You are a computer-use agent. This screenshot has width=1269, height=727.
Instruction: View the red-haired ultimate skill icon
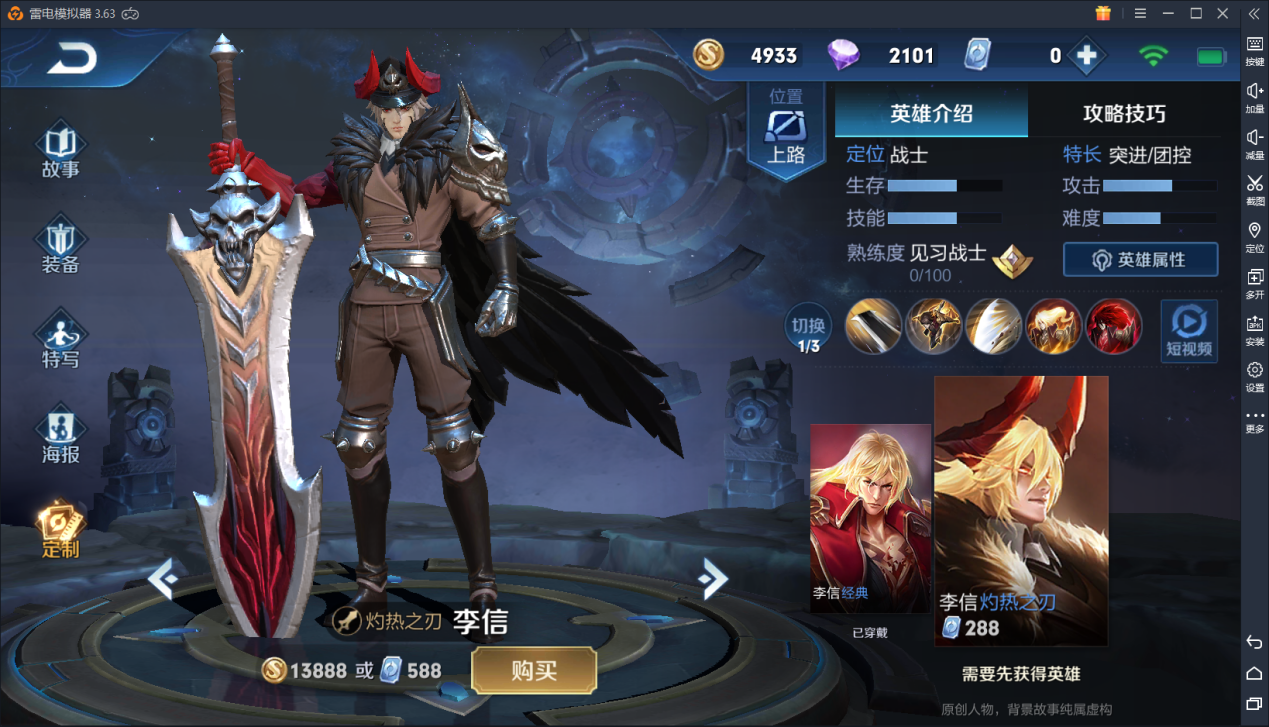click(1113, 326)
